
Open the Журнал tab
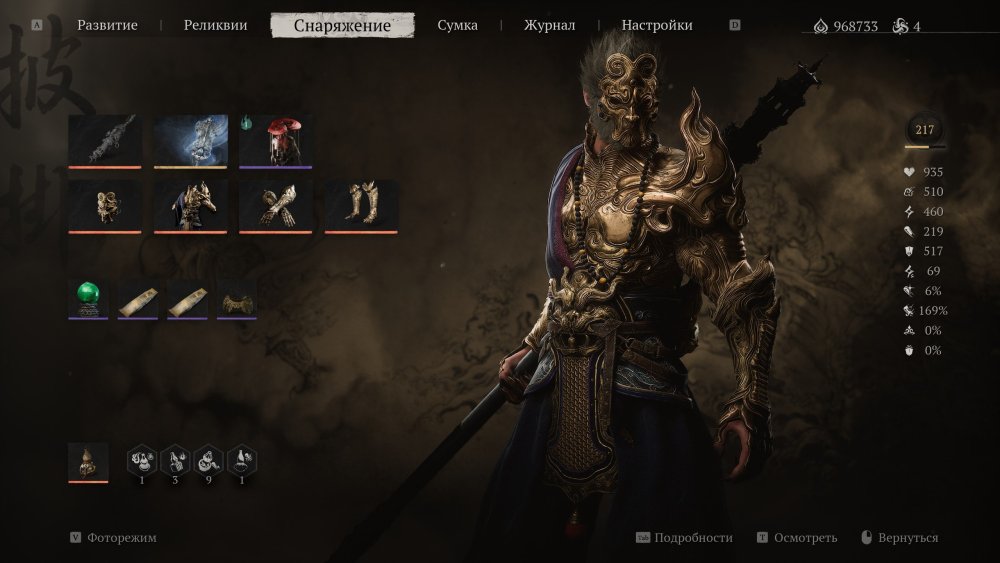pyautogui.click(x=549, y=25)
